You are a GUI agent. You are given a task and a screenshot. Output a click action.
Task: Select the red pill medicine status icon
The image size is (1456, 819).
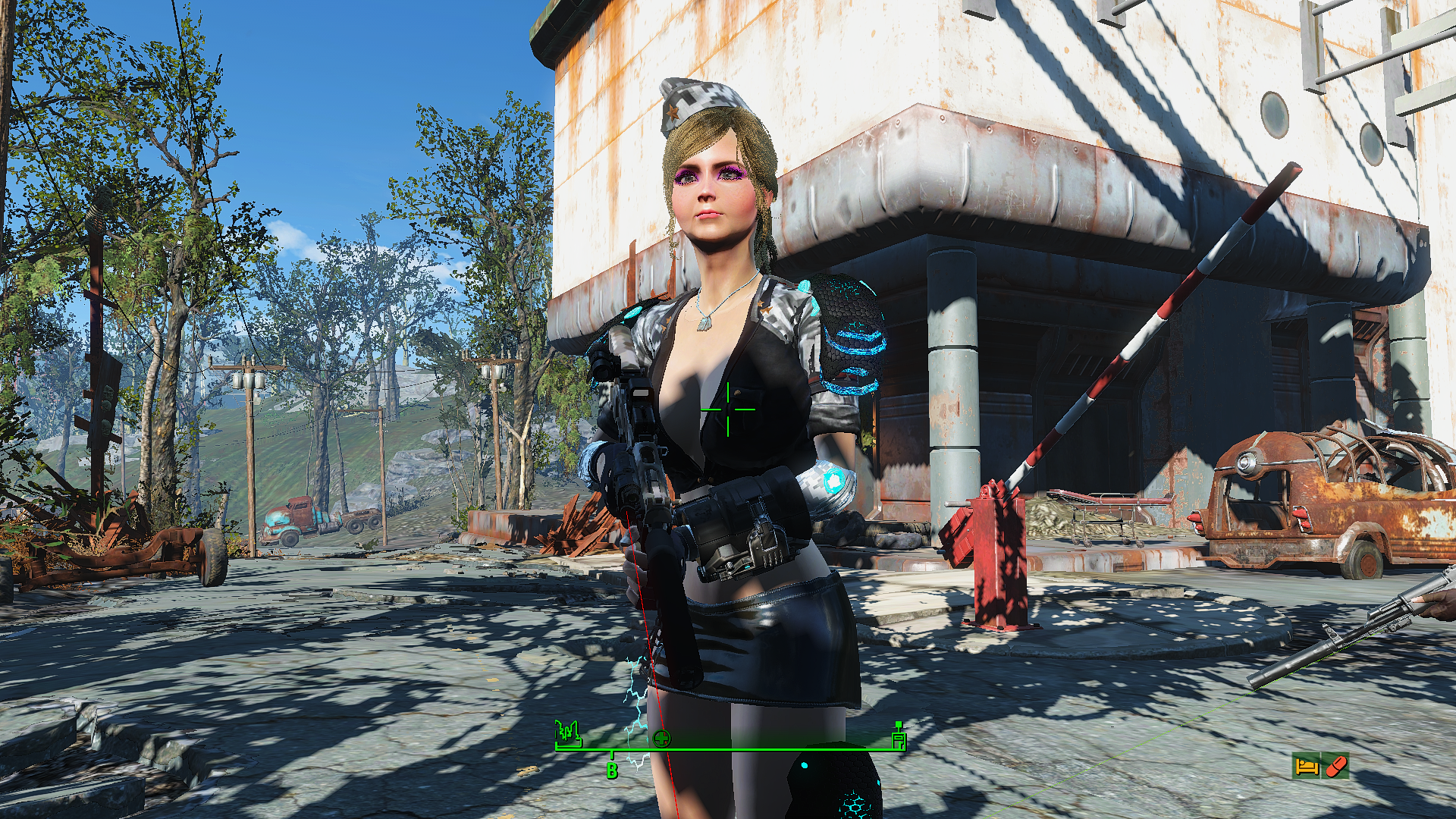1336,766
